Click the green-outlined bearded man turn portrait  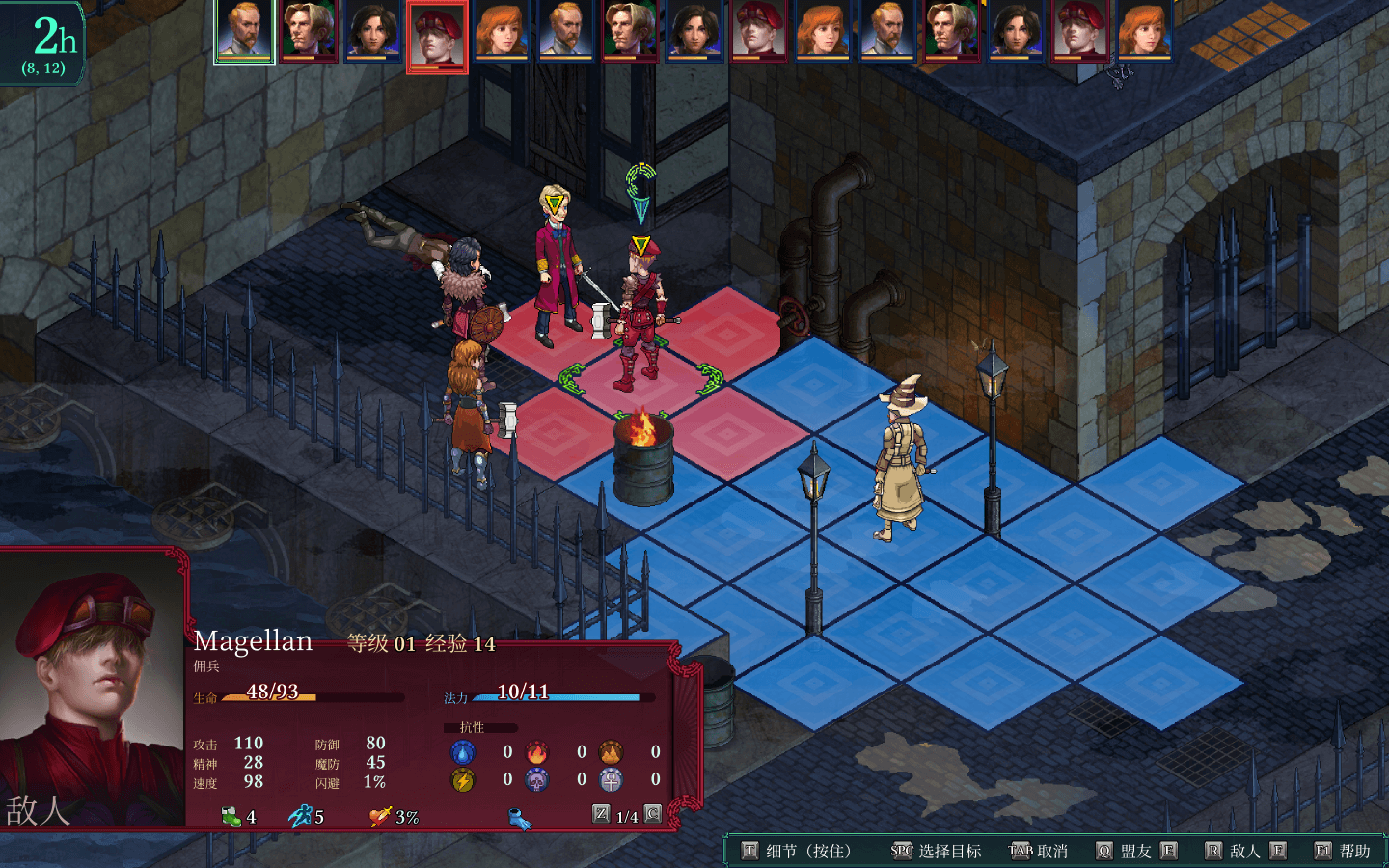click(244, 31)
